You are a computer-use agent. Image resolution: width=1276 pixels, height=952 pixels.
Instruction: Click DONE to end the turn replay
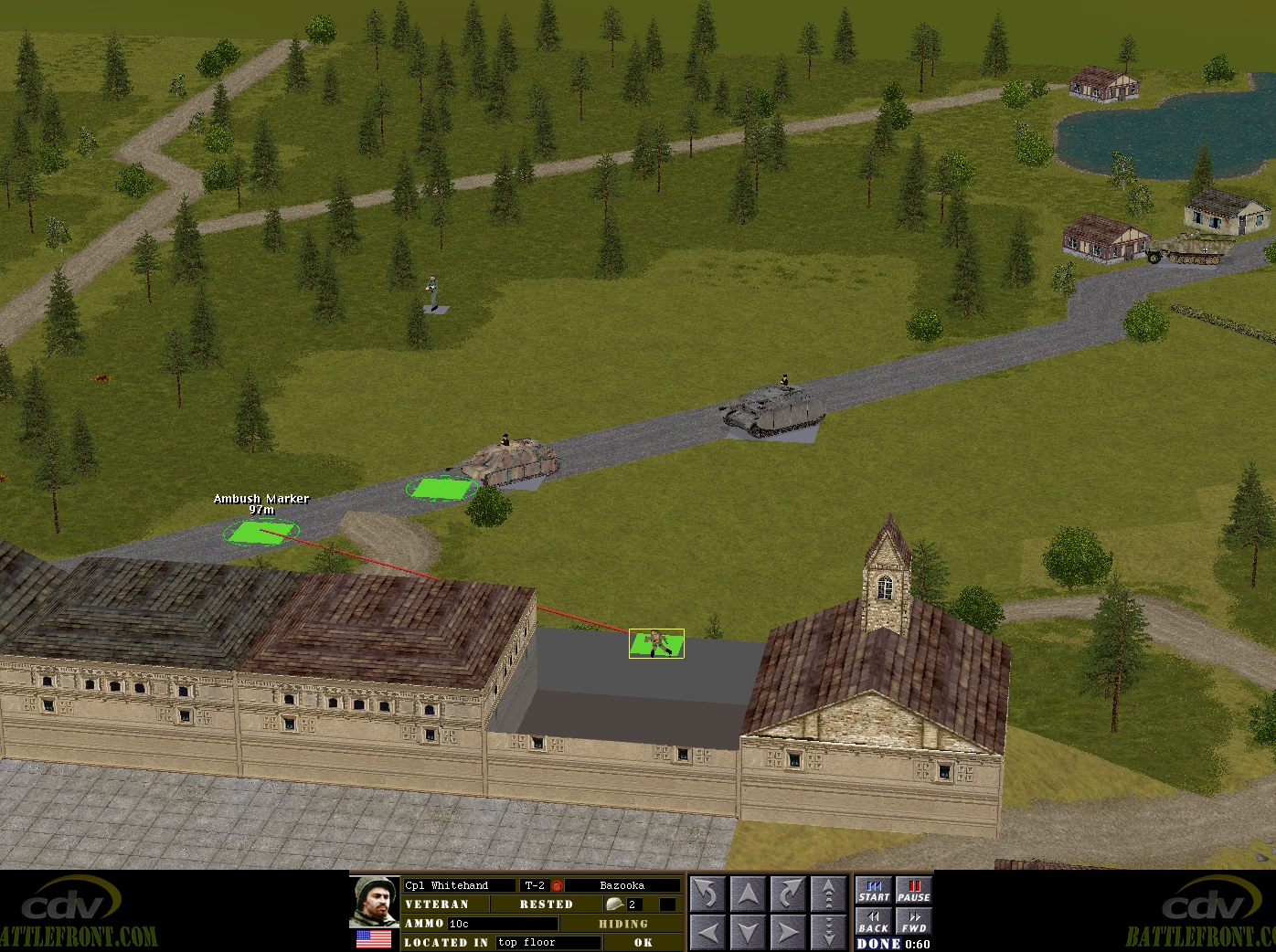[878, 944]
